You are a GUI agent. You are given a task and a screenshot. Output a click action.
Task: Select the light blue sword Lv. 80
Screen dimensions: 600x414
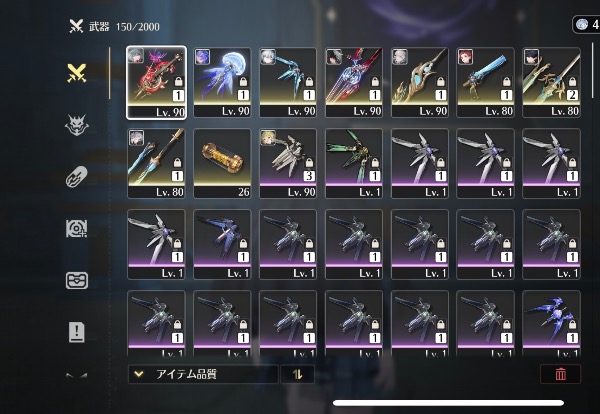tap(485, 82)
